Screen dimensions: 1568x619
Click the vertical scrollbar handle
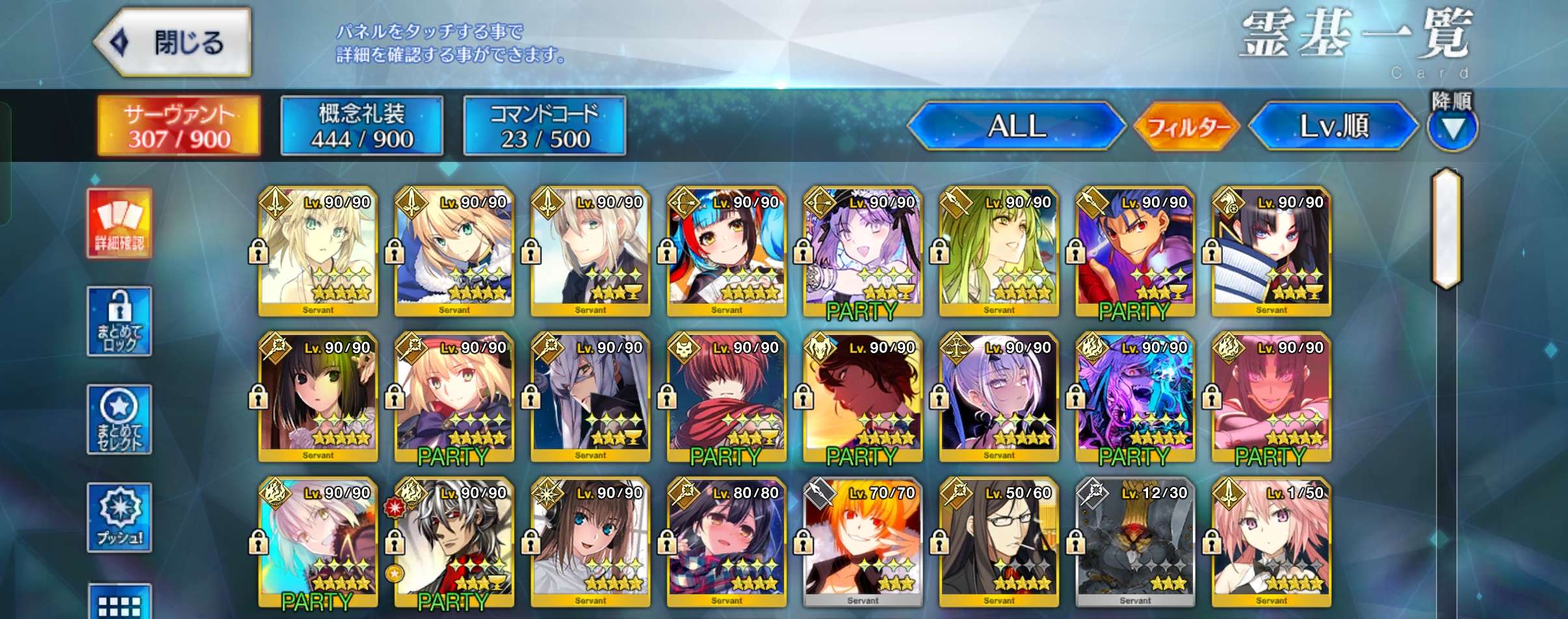click(x=1446, y=228)
